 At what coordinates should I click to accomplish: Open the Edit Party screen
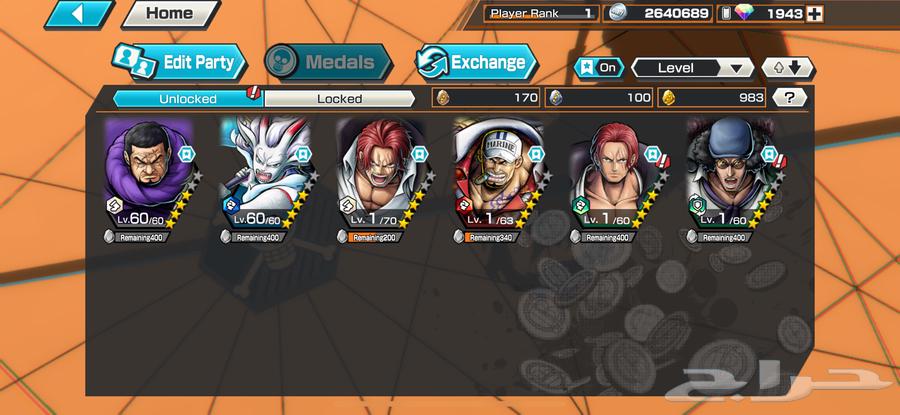pos(180,62)
